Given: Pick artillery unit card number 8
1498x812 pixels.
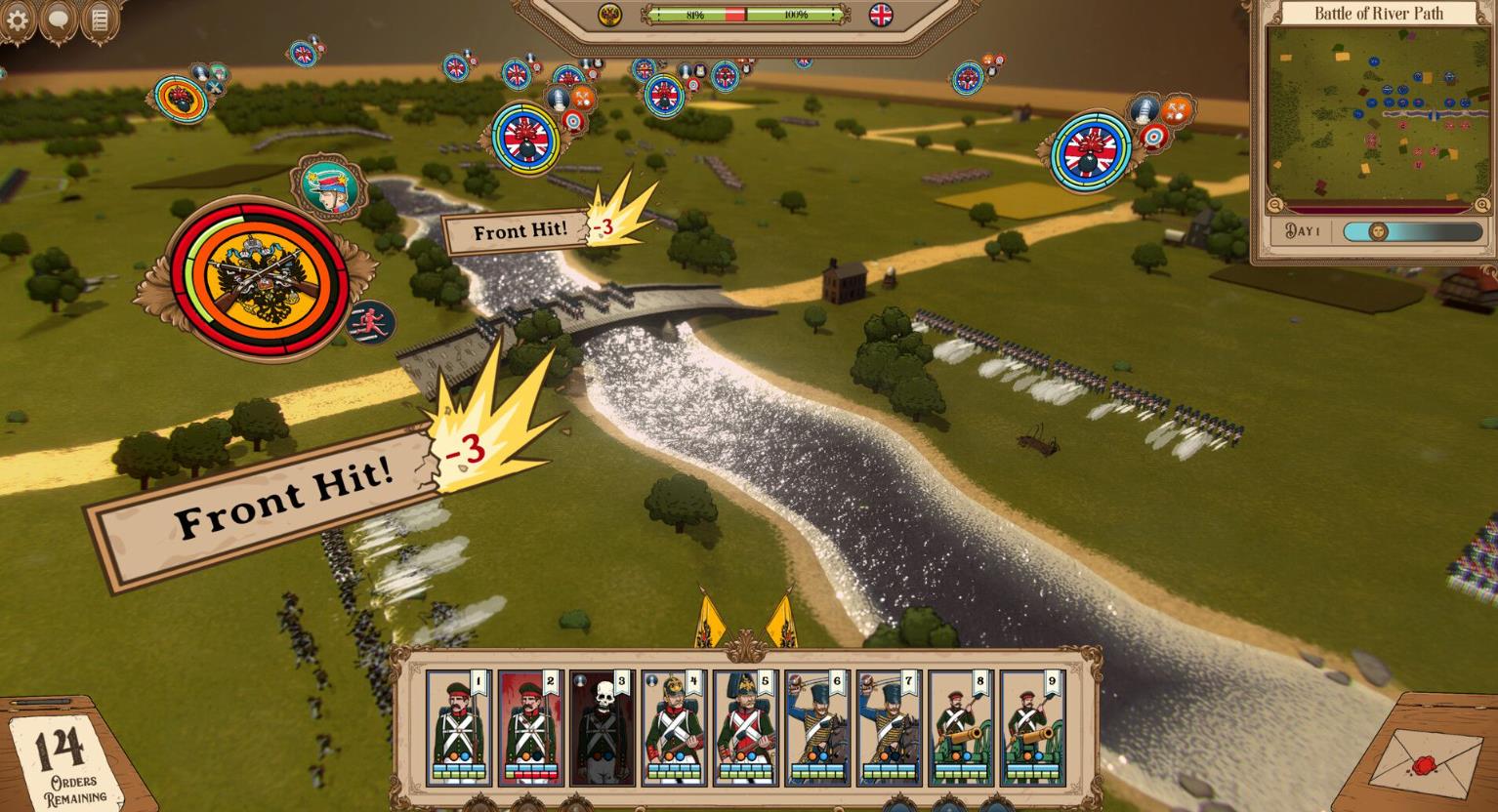Looking at the screenshot, I should [961, 727].
